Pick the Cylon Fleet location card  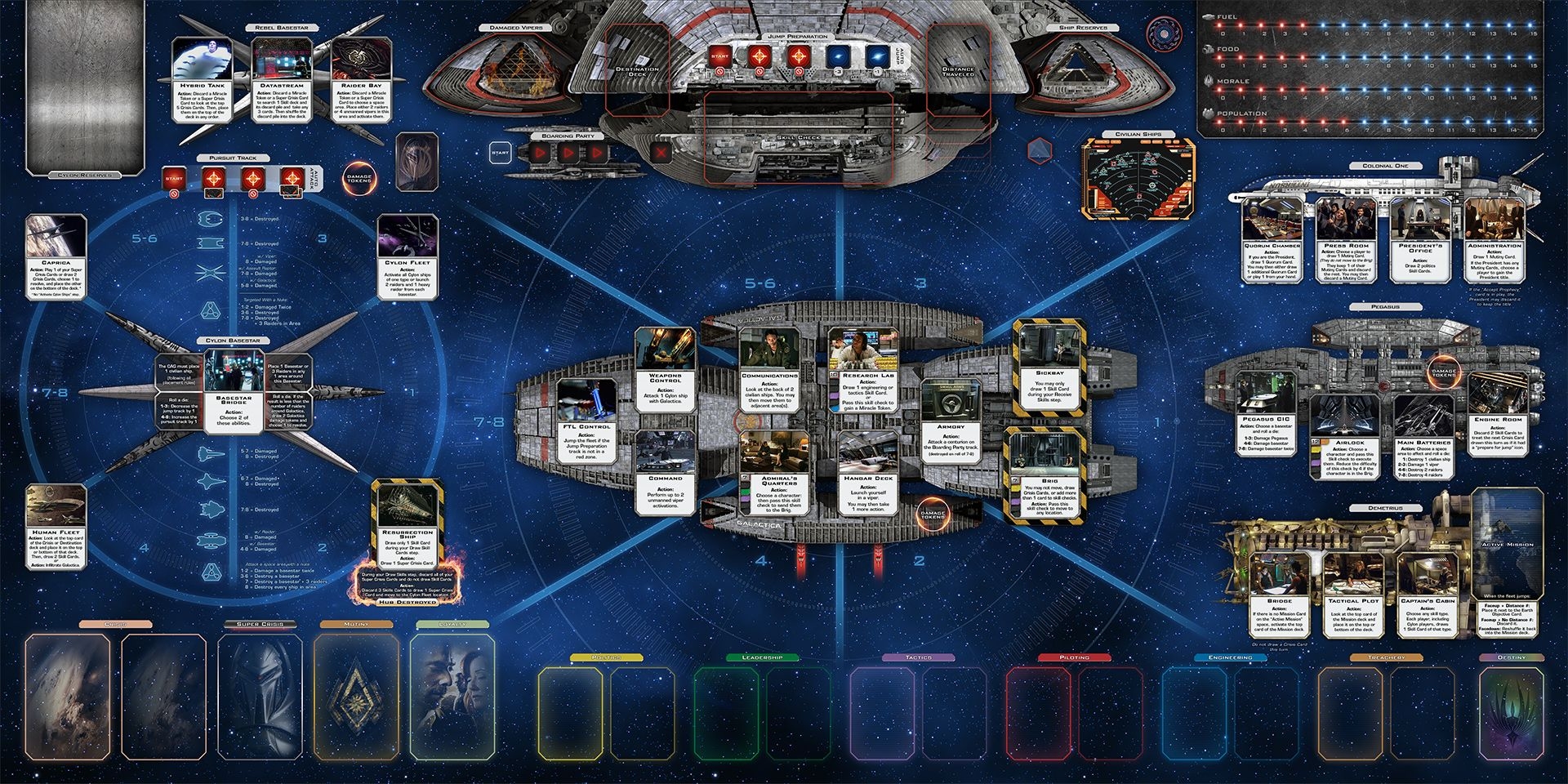click(x=408, y=257)
